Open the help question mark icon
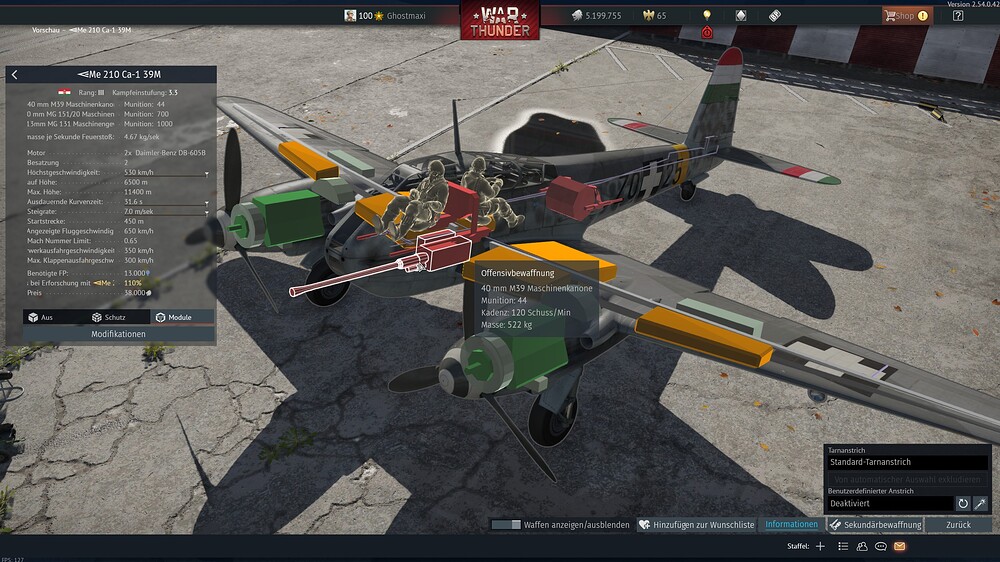 coord(958,16)
